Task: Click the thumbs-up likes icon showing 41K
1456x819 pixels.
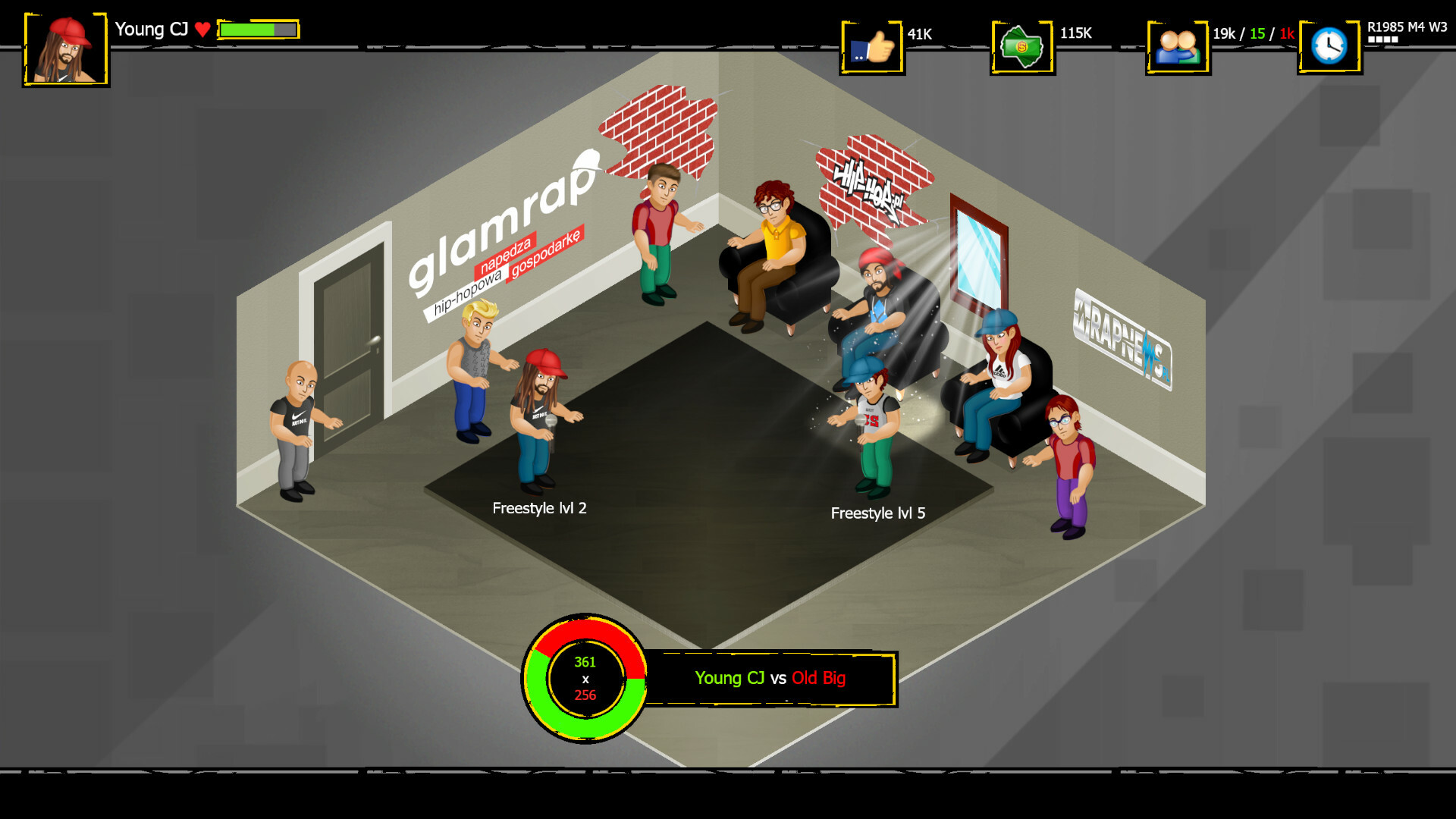Action: click(872, 45)
